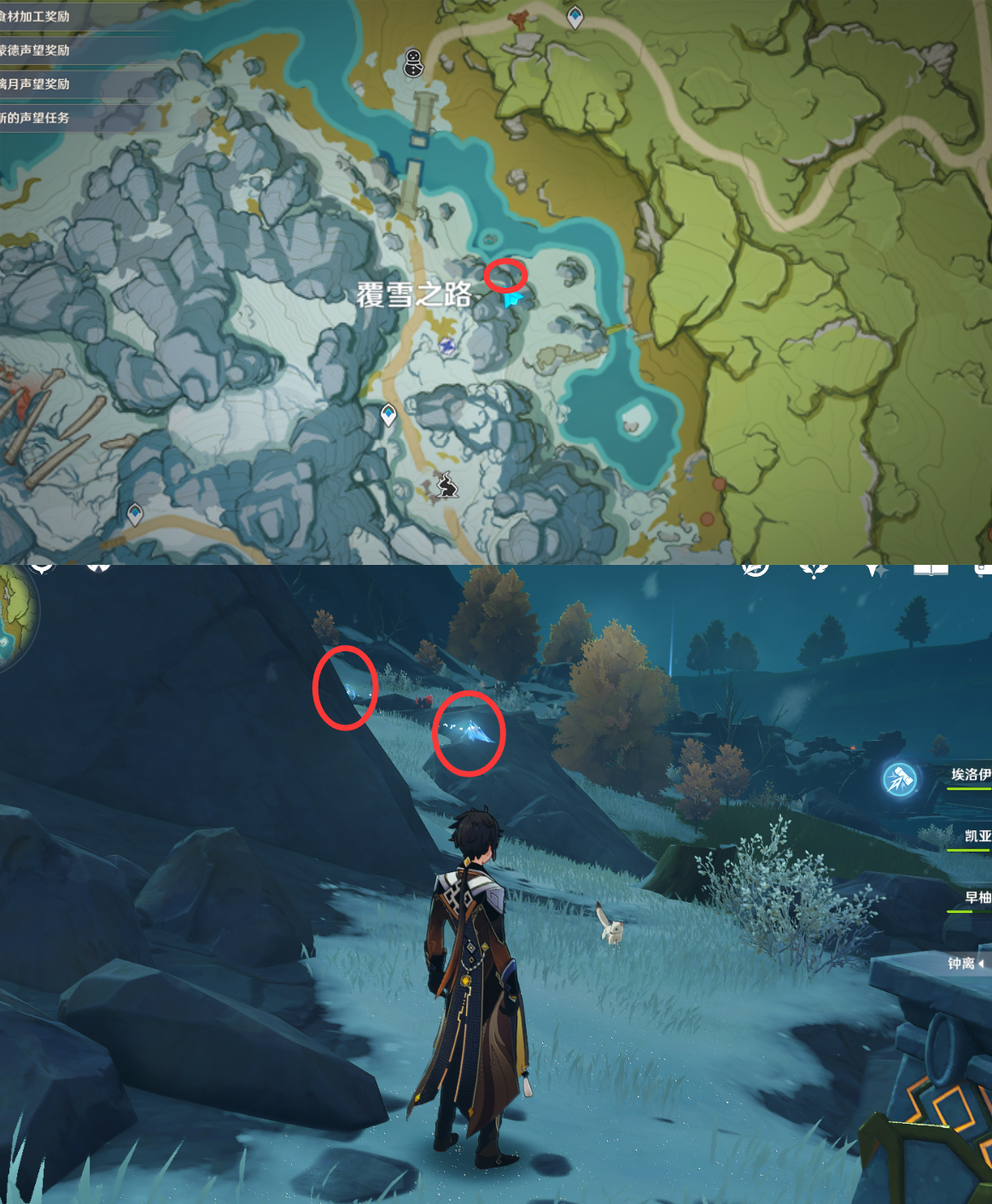
Task: Switch to party member 埃洛伊
Action: coord(971,775)
